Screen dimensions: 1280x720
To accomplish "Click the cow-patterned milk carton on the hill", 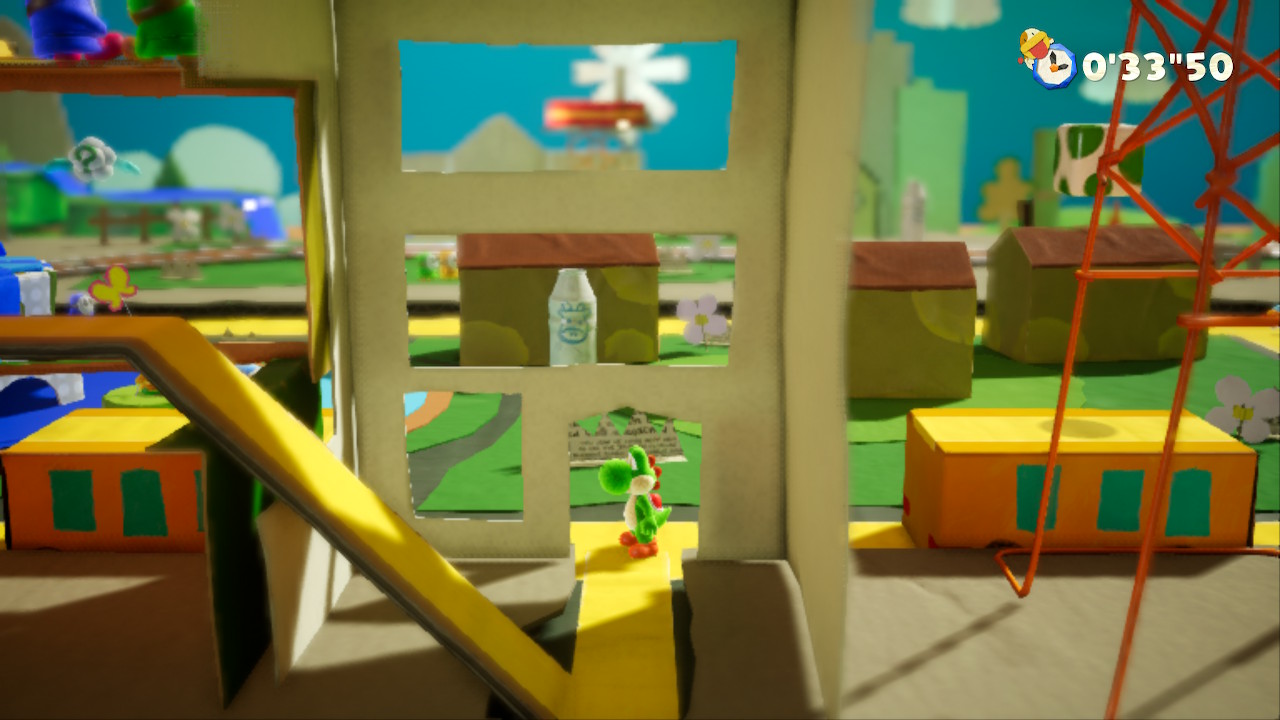I will pyautogui.click(x=1075, y=155).
